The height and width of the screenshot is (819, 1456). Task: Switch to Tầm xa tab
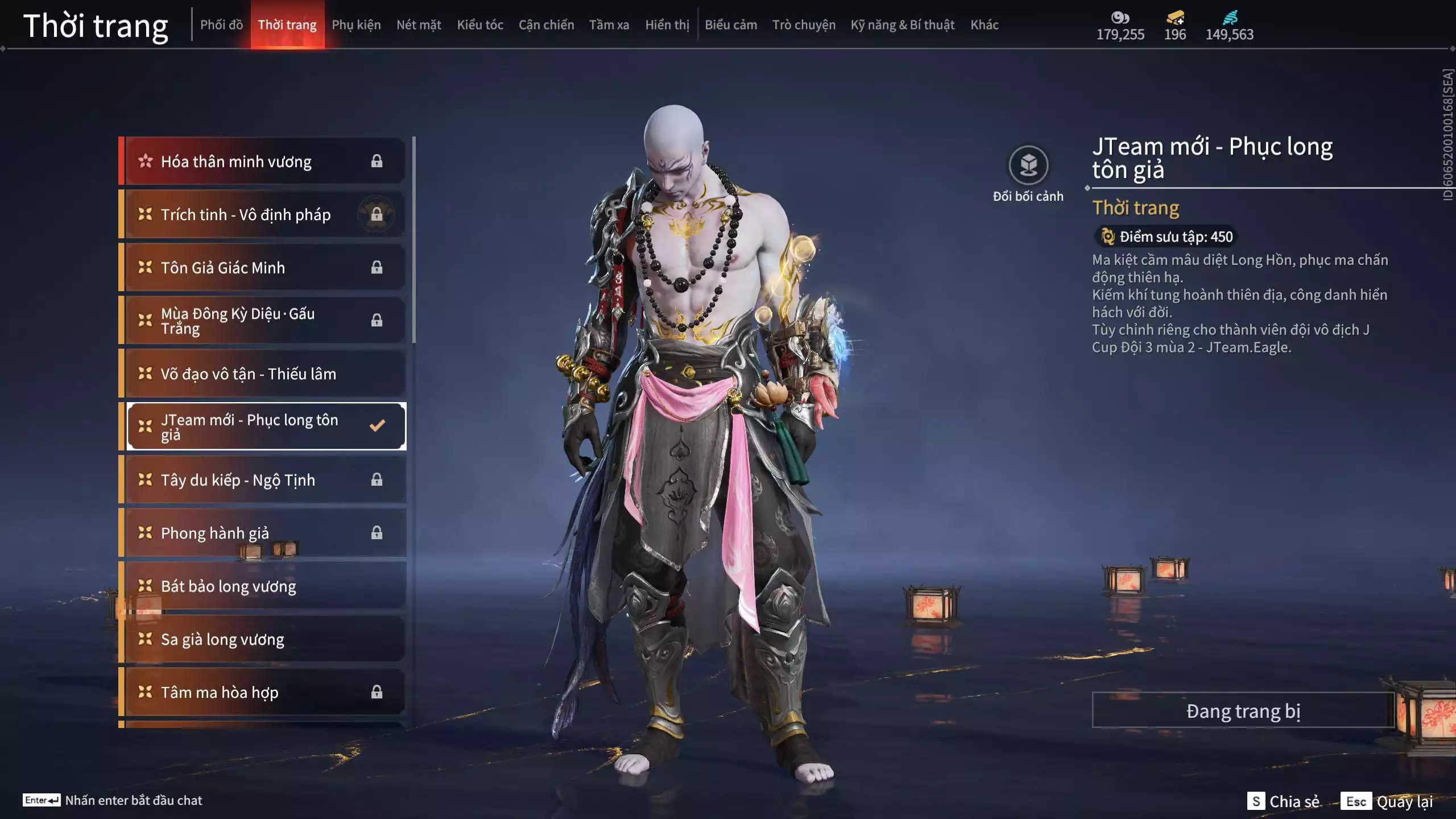[609, 25]
